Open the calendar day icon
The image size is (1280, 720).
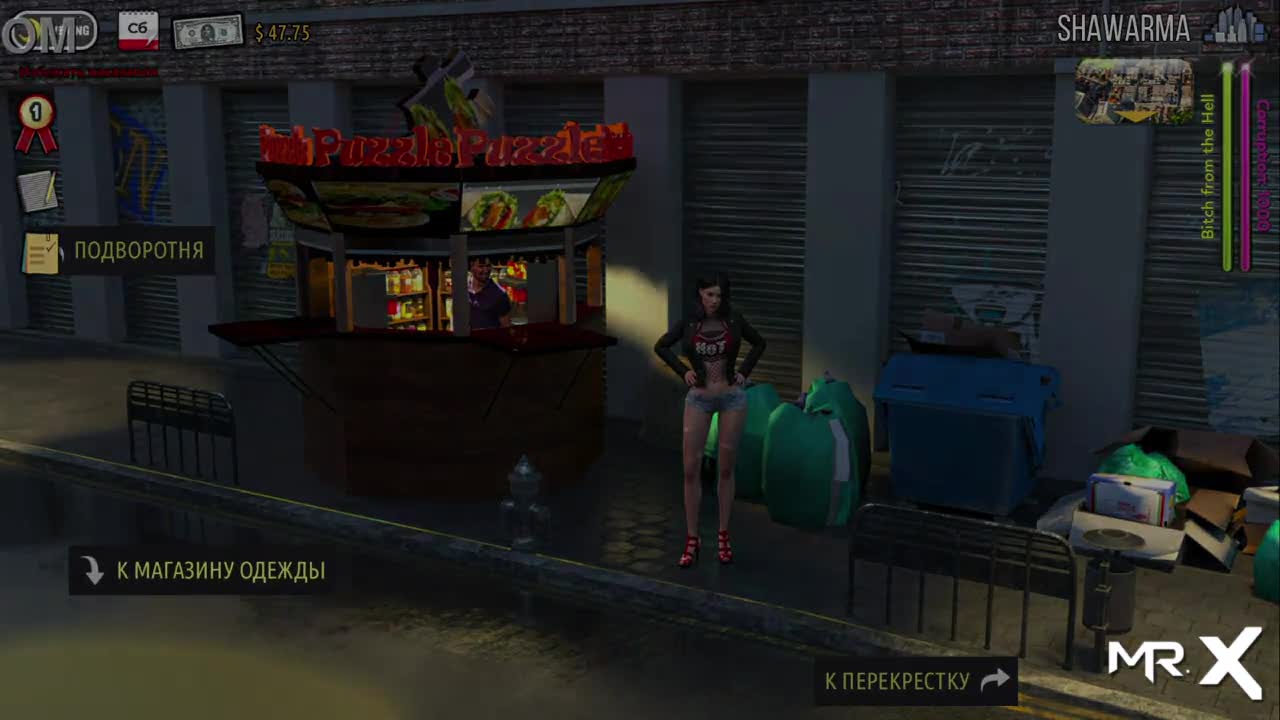[138, 31]
